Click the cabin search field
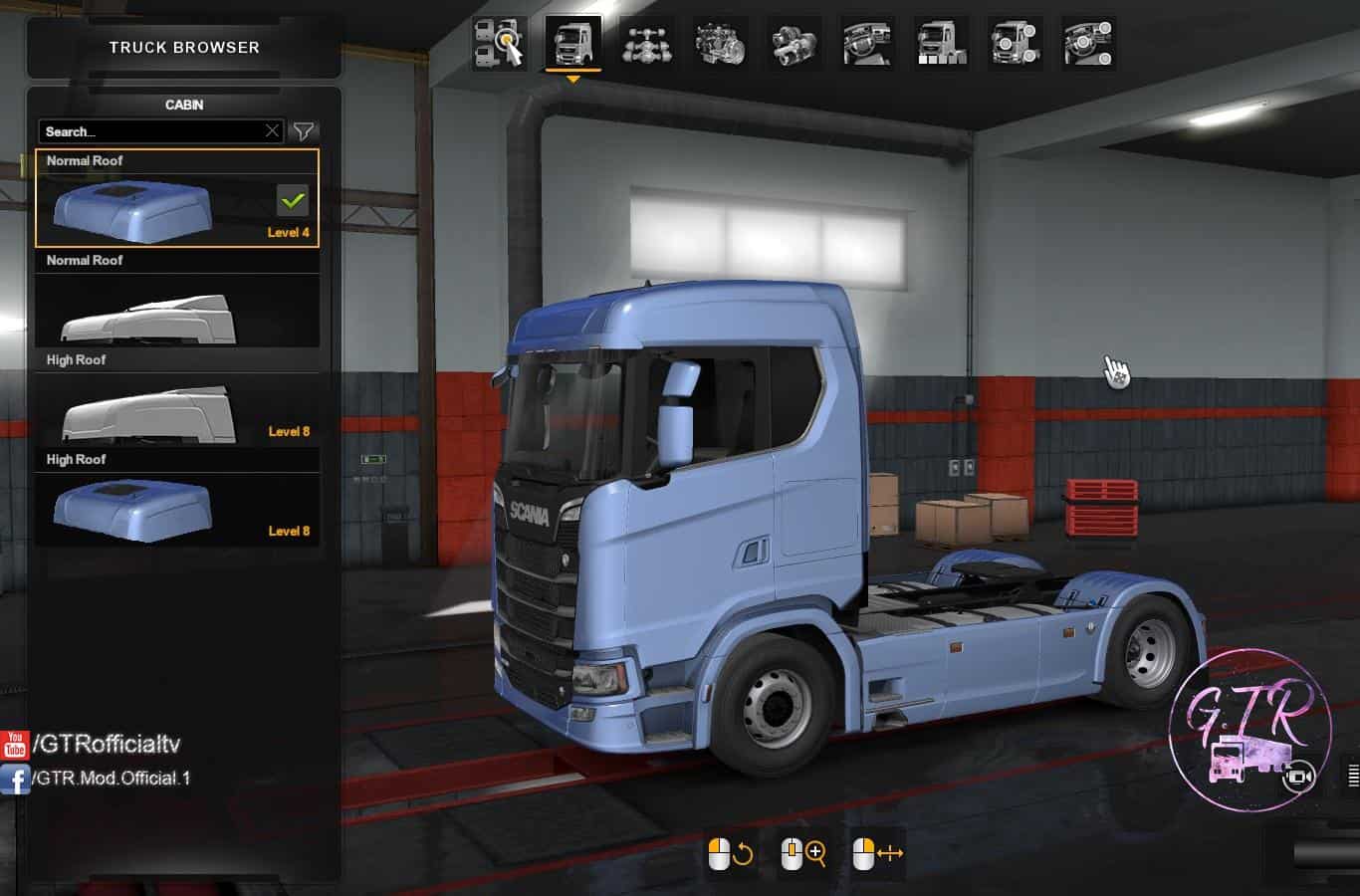 click(x=149, y=131)
